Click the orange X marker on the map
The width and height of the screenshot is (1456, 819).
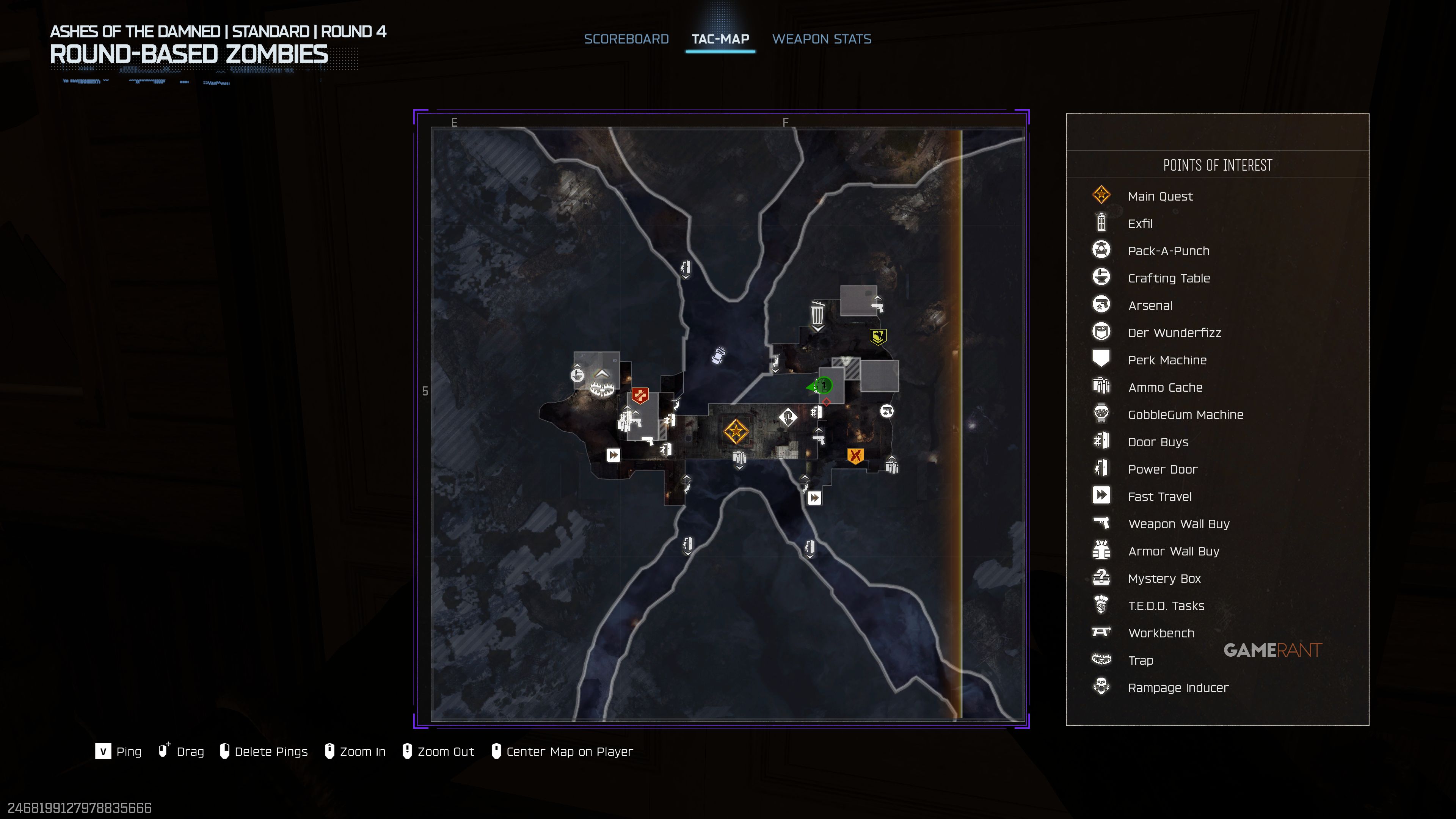tap(855, 455)
